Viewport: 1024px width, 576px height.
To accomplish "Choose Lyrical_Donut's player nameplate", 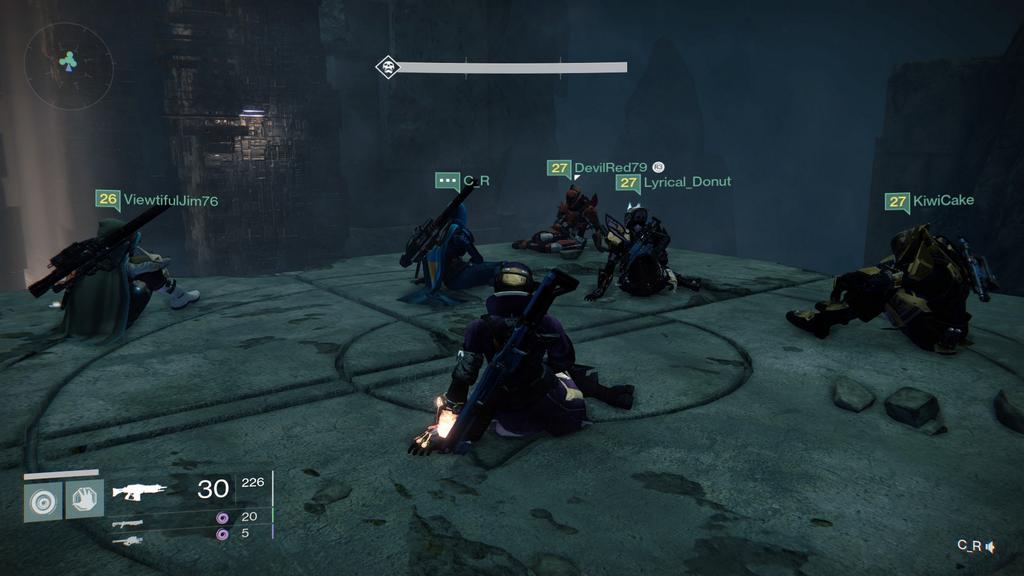I will click(x=673, y=182).
